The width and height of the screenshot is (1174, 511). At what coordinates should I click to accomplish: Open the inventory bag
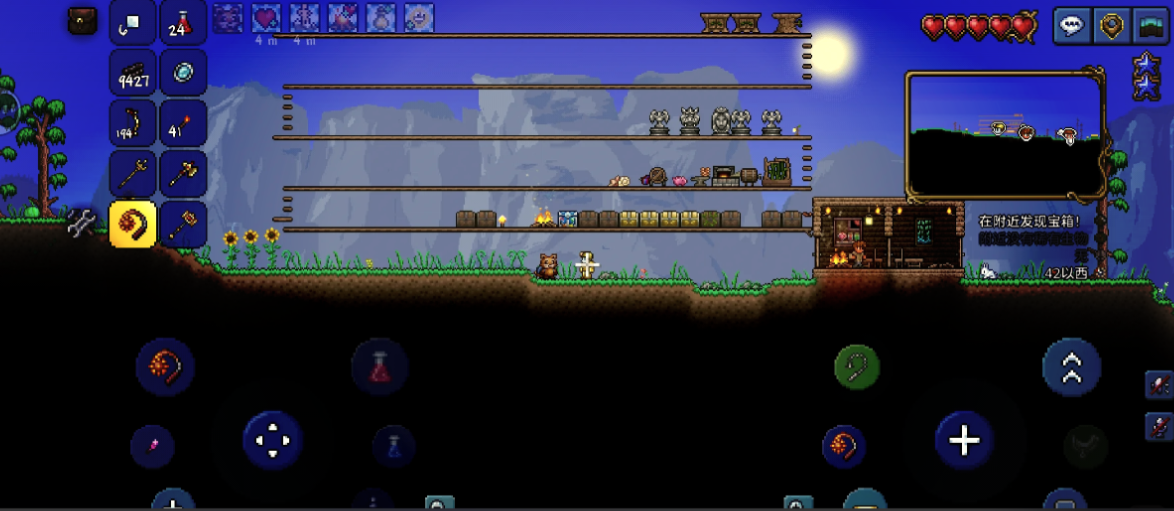point(82,20)
